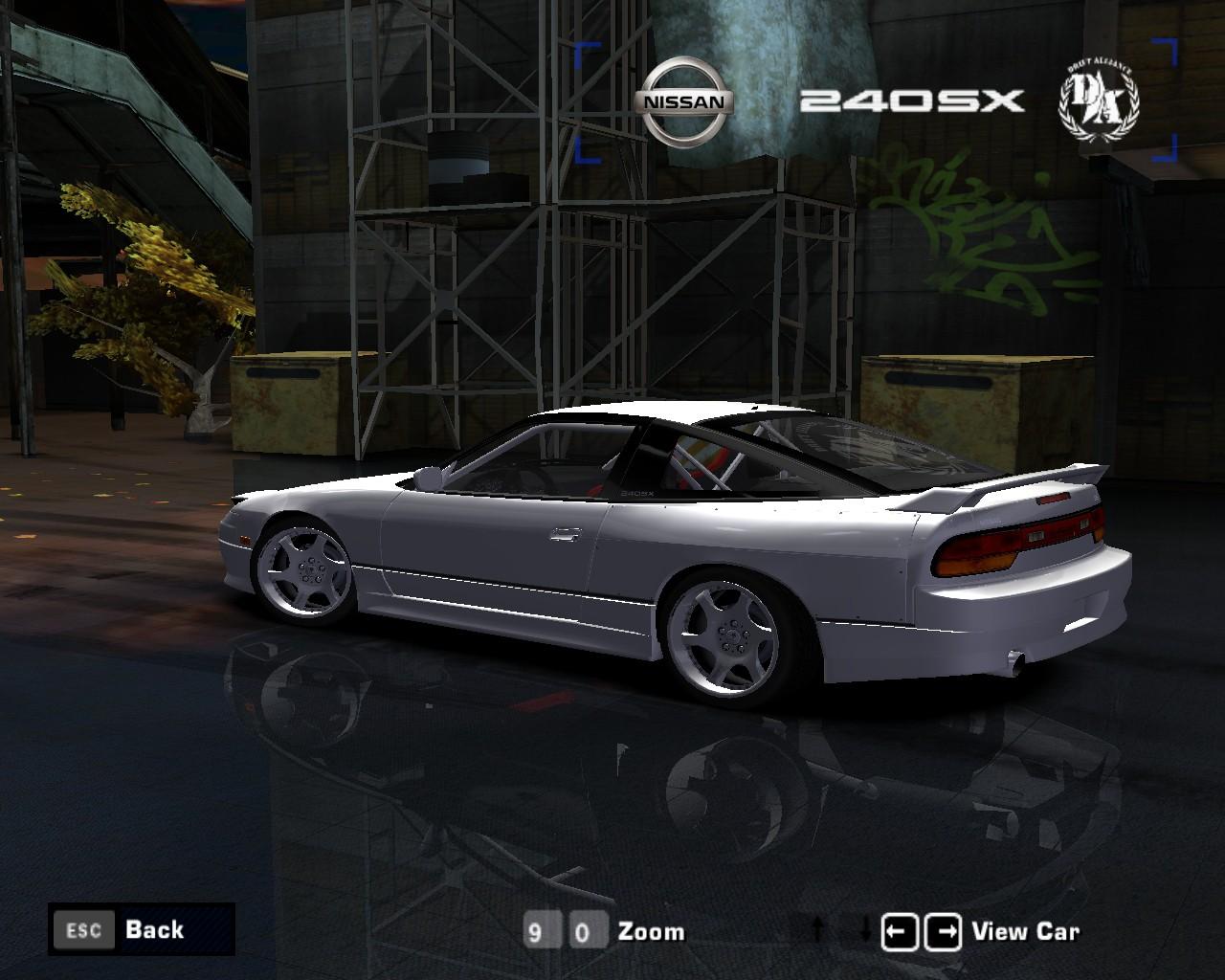The image size is (1225, 980).
Task: Click the View Car label
Action: click(x=1025, y=931)
